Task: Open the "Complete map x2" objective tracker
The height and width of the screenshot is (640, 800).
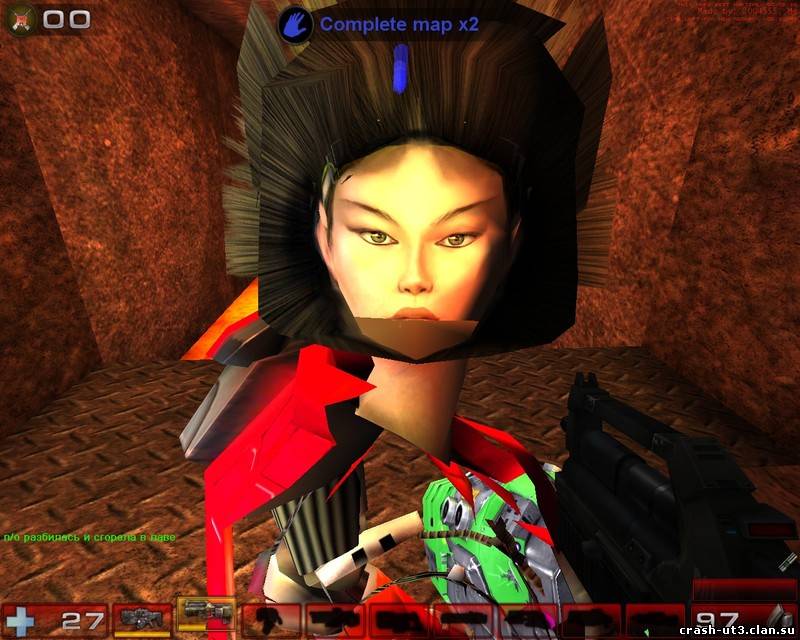Action: (x=385, y=22)
